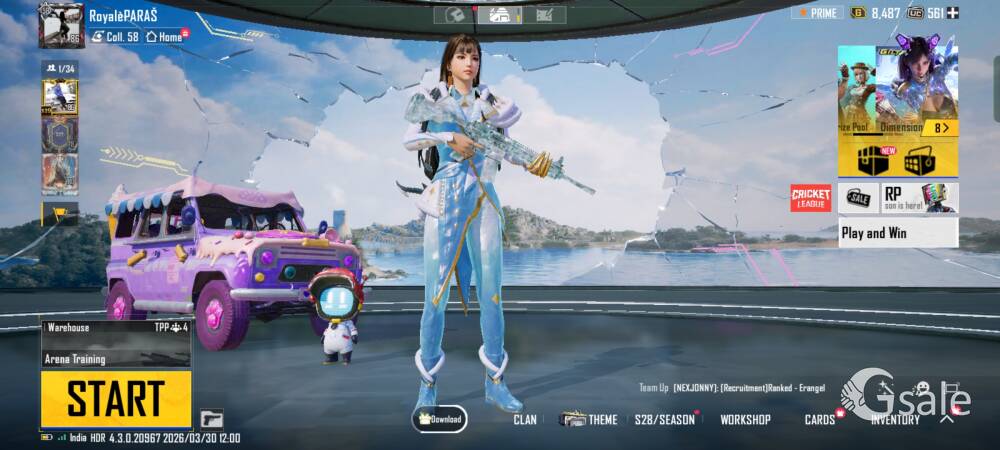Image resolution: width=1000 pixels, height=450 pixels.
Task: Select the Play and Win banner
Action: (898, 233)
